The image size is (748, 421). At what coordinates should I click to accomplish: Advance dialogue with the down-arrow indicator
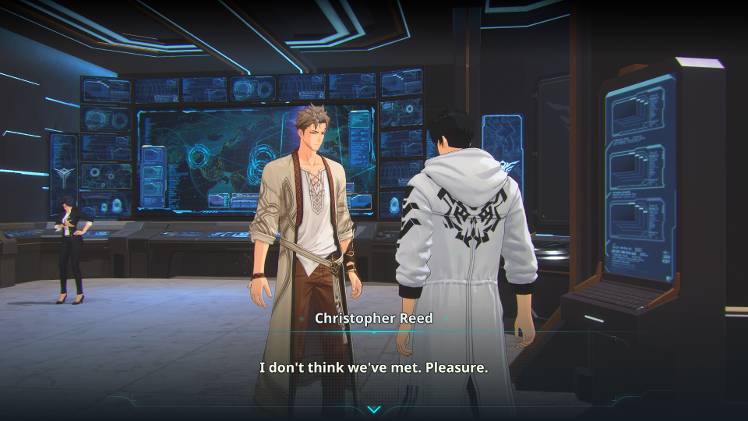click(374, 409)
